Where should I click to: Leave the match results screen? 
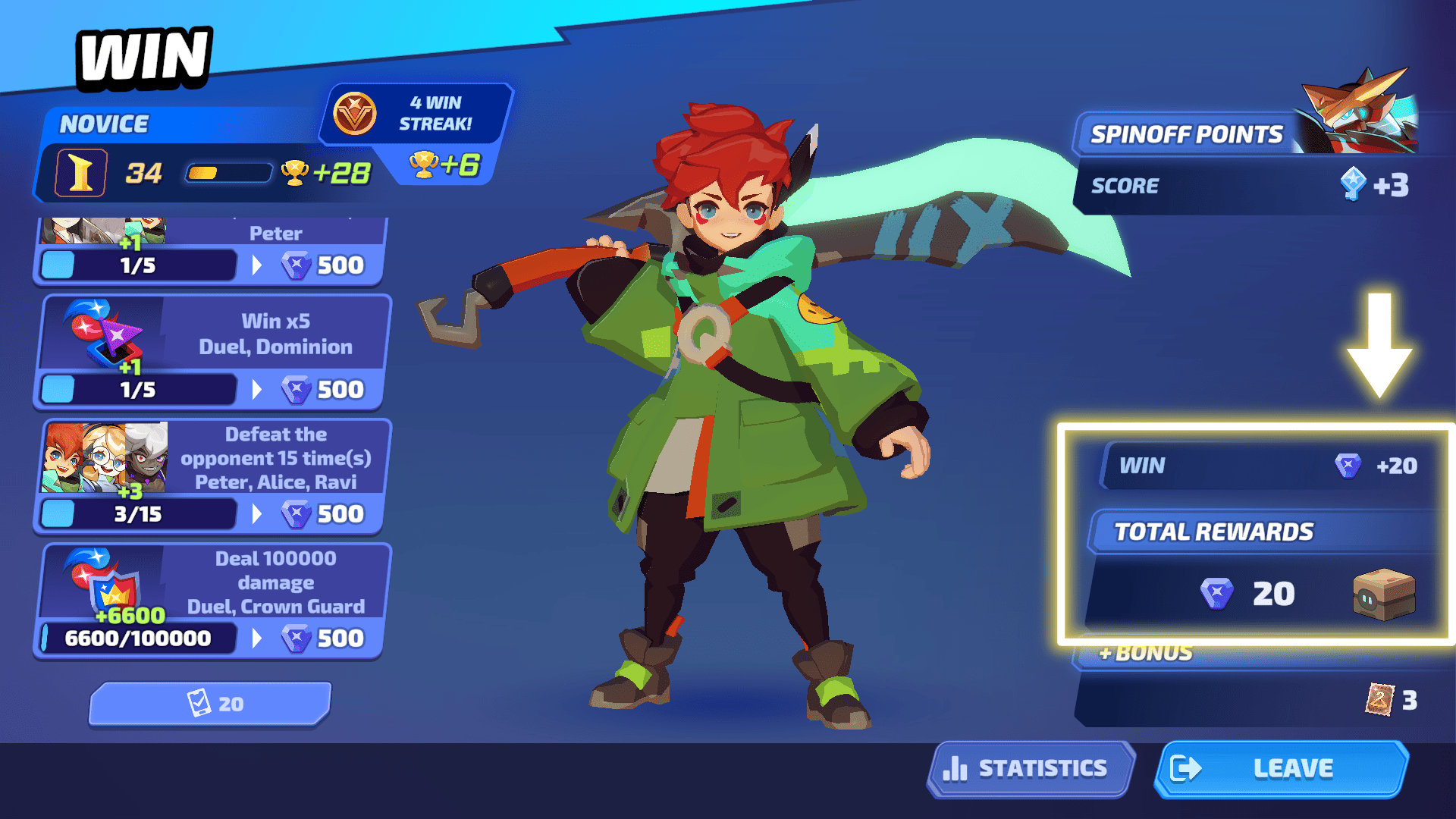1282,769
